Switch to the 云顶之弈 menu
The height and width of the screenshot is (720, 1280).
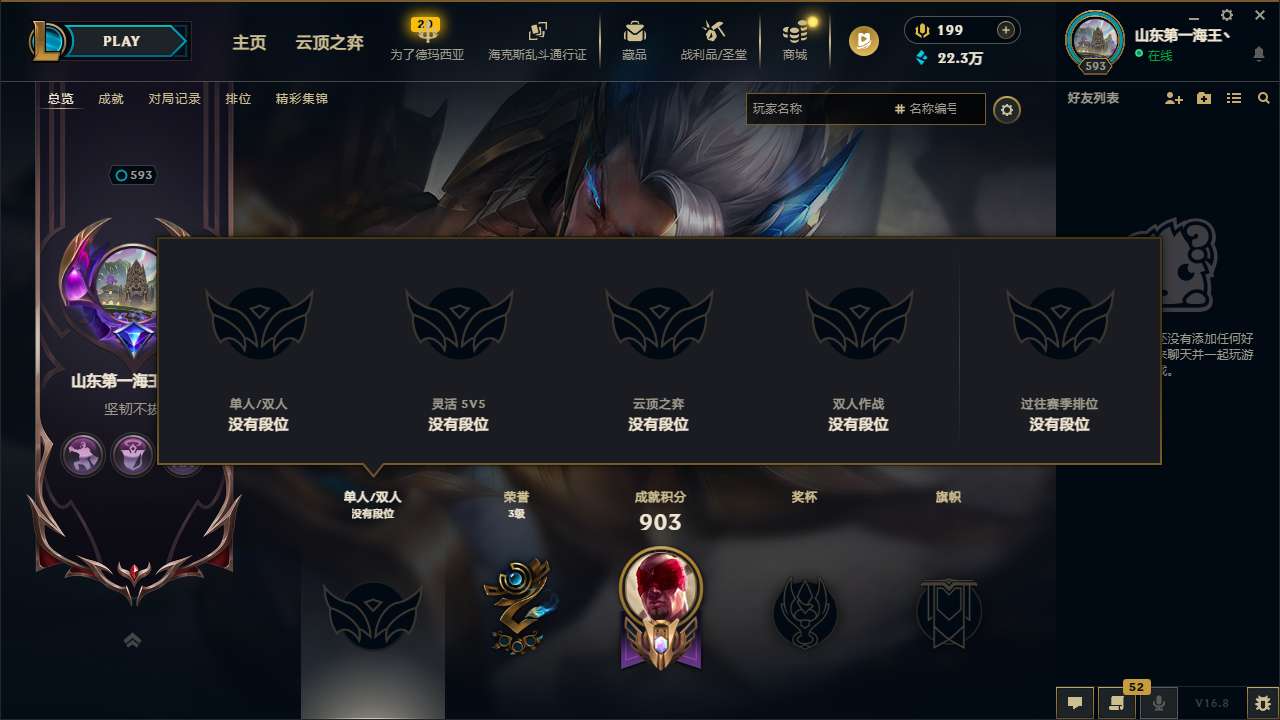point(331,44)
